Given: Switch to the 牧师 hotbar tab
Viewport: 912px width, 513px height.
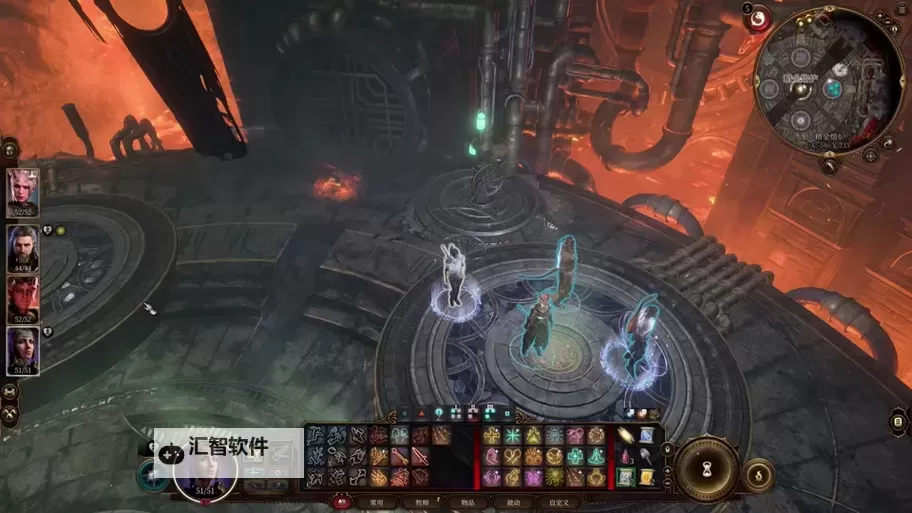Looking at the screenshot, I should [x=421, y=502].
